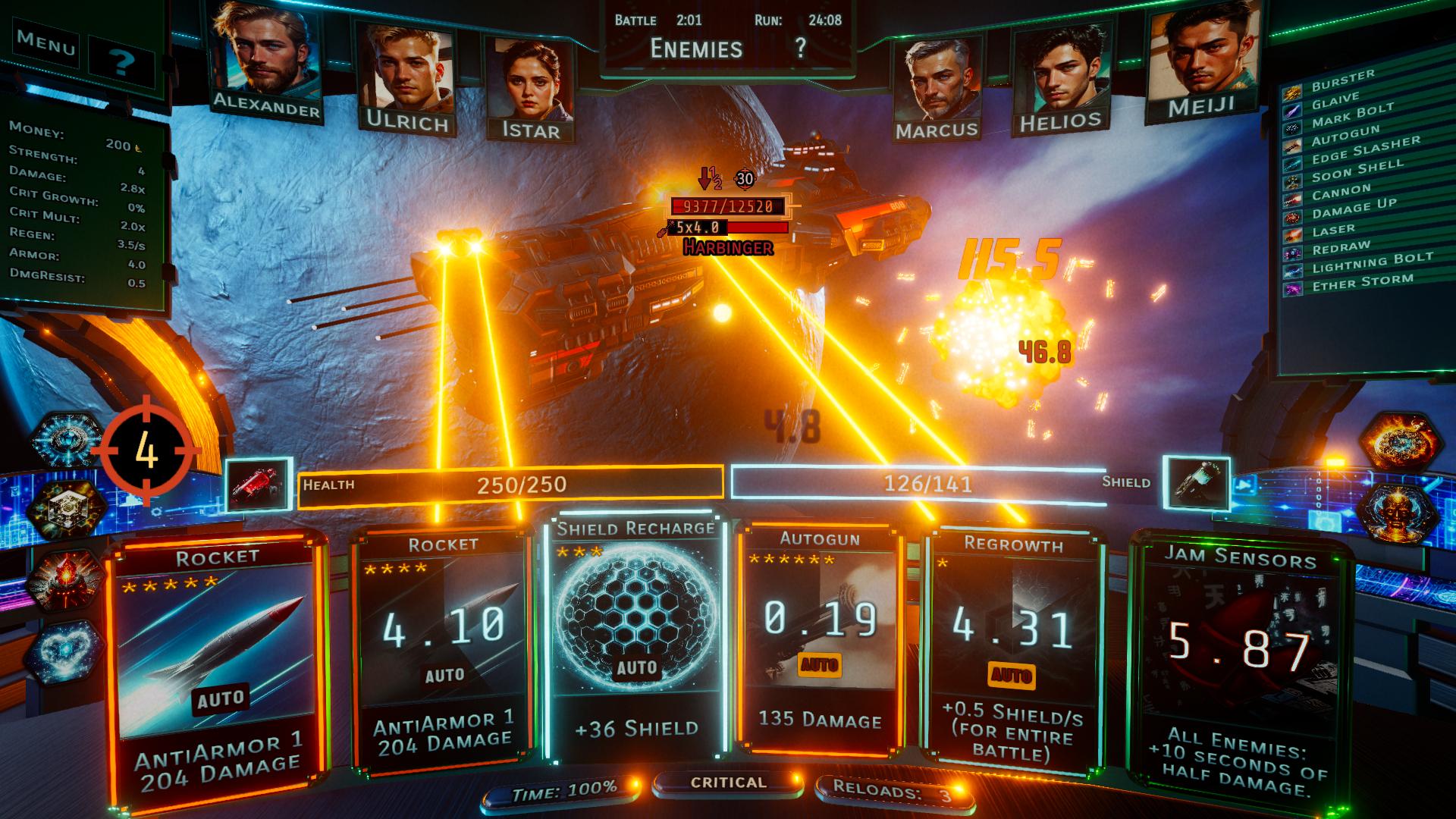Select Marcus's crew portrait
The image size is (1456, 819).
pyautogui.click(x=936, y=87)
